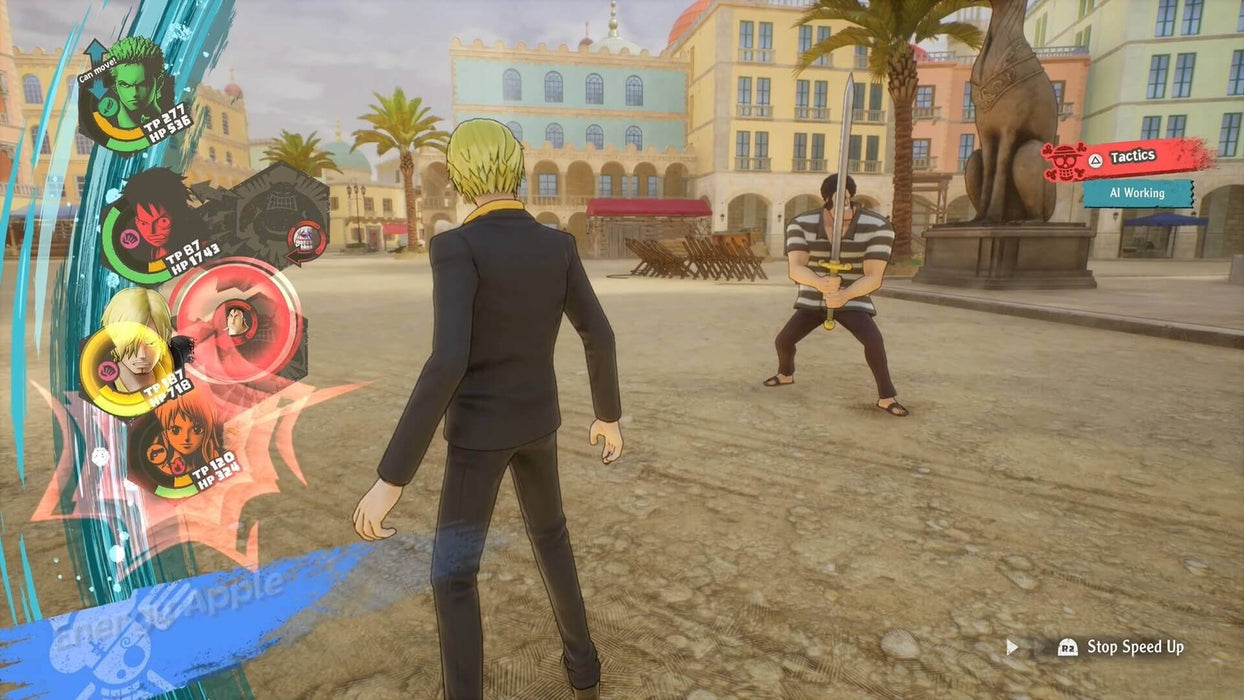Screen dimensions: 1244x700
Task: Click the AI Working status label
Action: tap(1137, 193)
